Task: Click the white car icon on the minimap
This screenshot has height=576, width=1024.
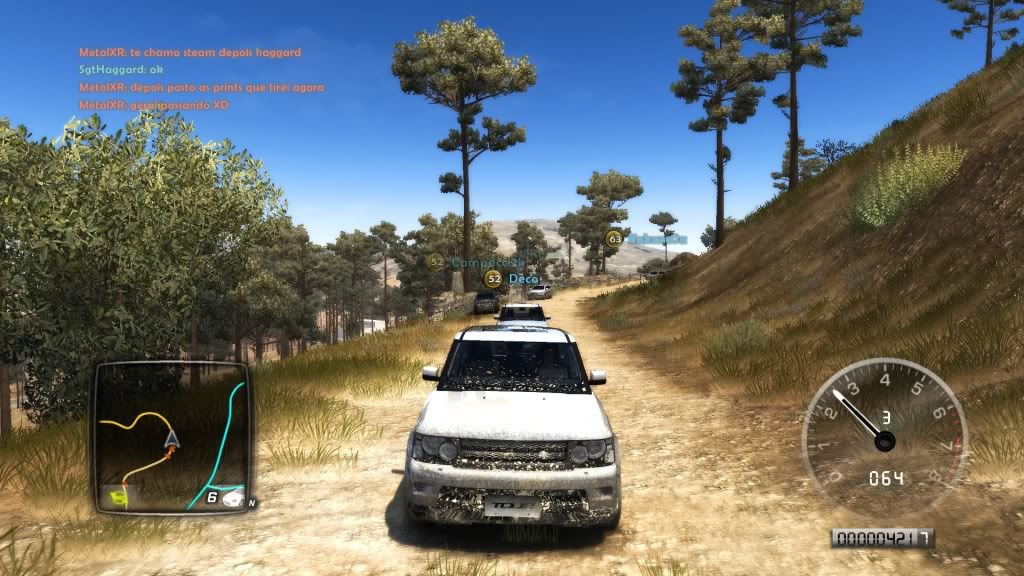Action: pyautogui.click(x=234, y=497)
